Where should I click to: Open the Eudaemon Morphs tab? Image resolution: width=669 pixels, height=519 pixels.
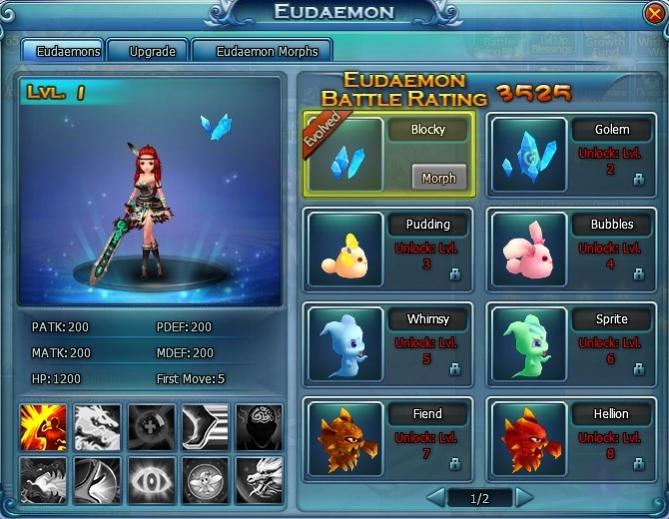point(261,51)
